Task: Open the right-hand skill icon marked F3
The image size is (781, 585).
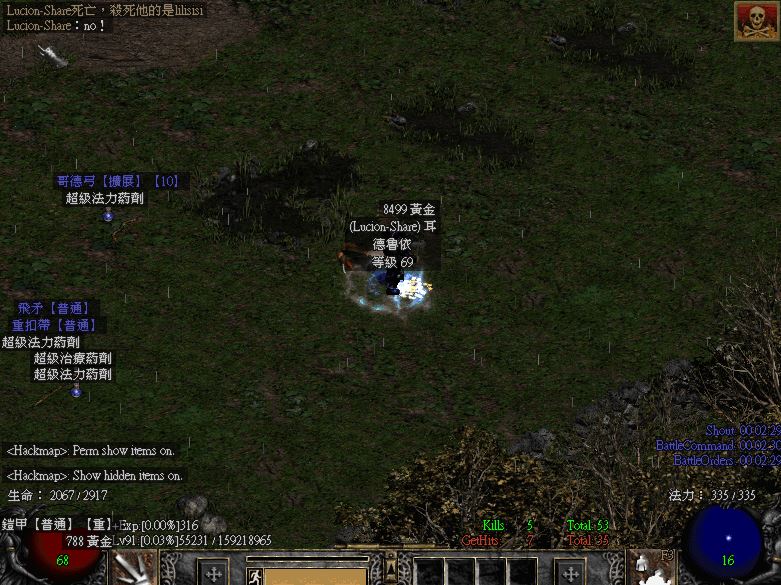Action: [x=652, y=567]
